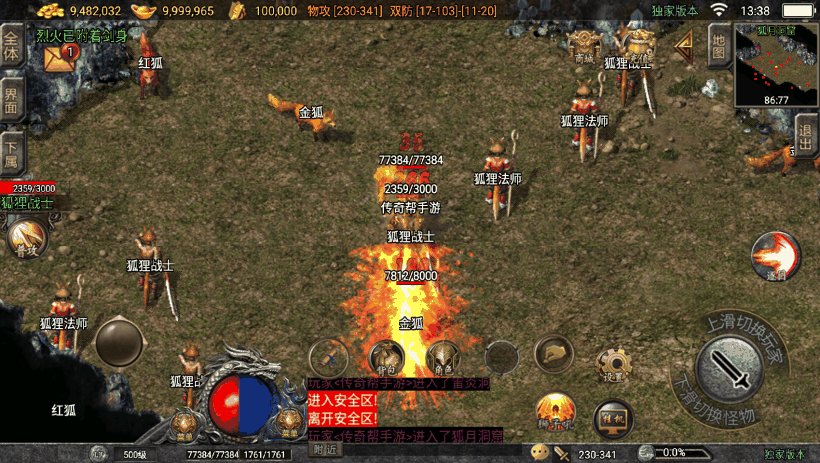Open the 设置 settings gear
The width and height of the screenshot is (820, 463).
tap(613, 364)
